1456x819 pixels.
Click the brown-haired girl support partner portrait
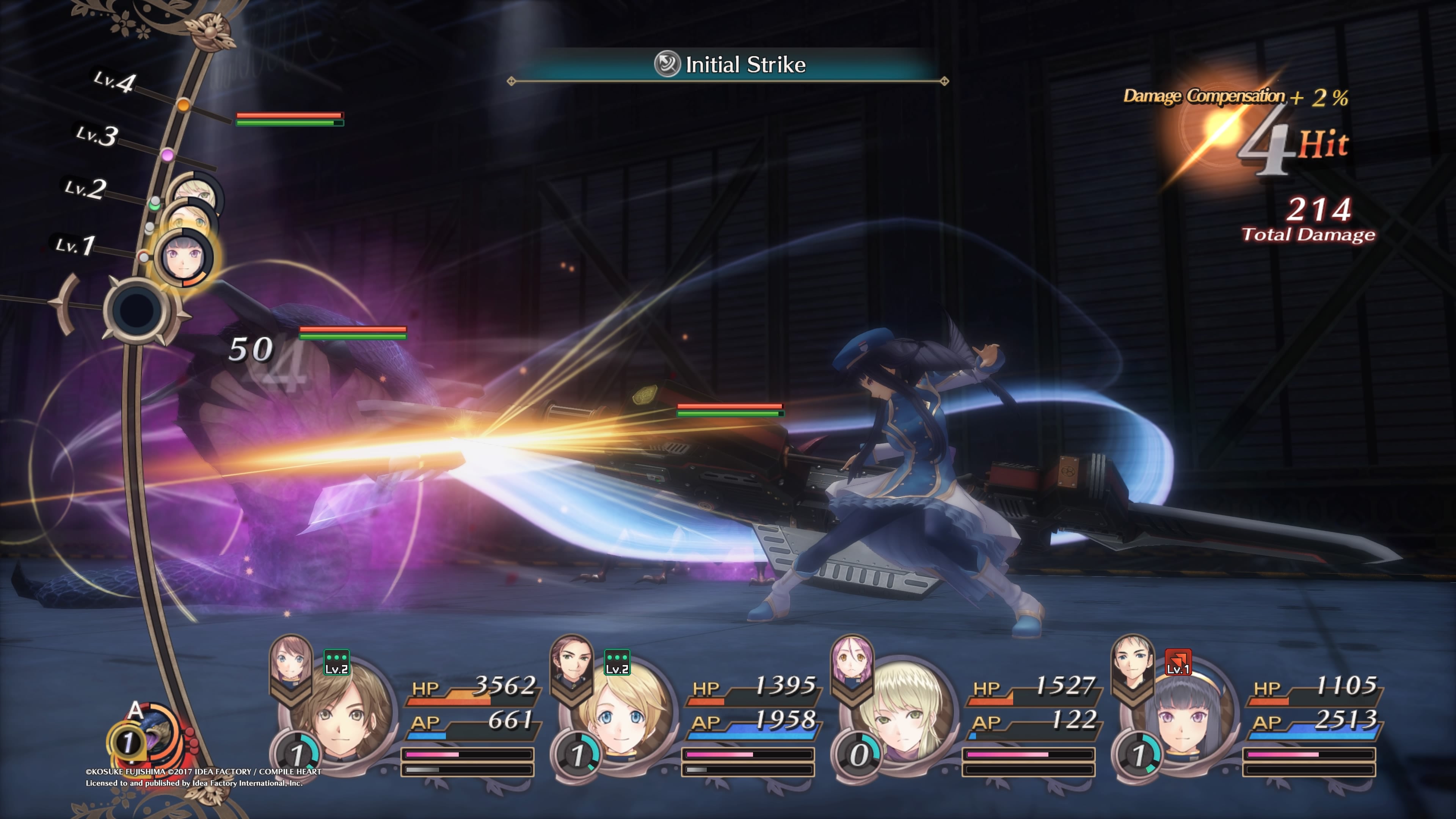[291, 659]
